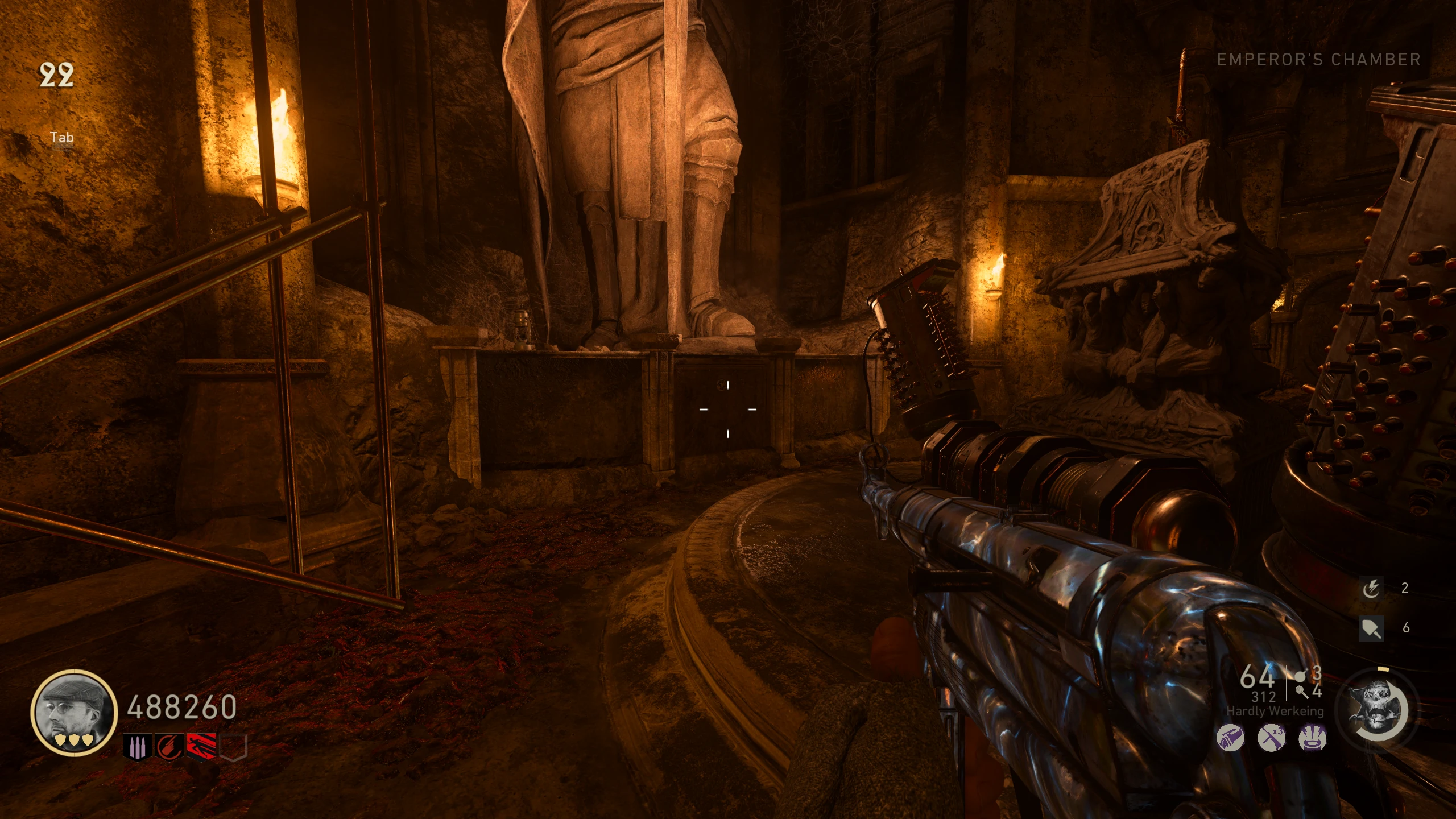This screenshot has height=819, width=1456.
Task: Use the lightning bolt consumable
Action: tap(1371, 588)
